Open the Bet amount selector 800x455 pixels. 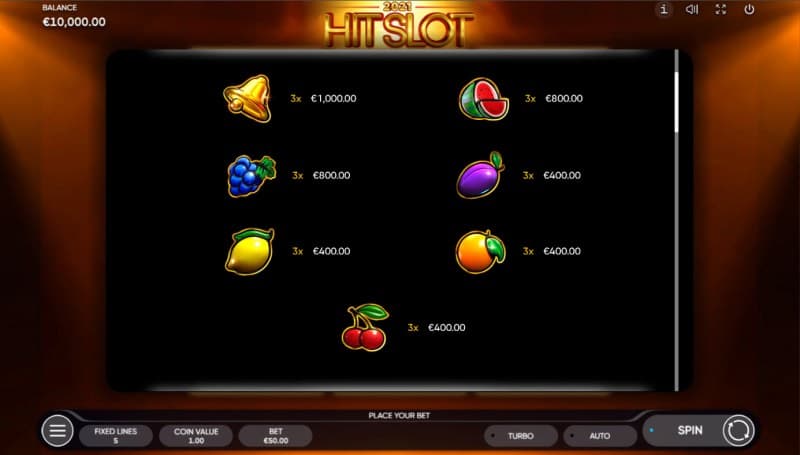coord(275,435)
